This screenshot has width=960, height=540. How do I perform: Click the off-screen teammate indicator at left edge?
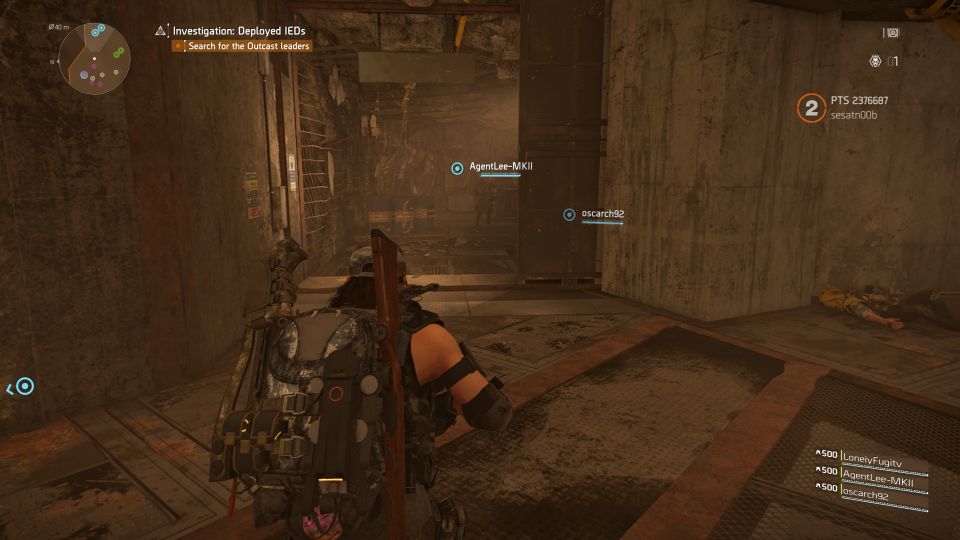(x=24, y=387)
